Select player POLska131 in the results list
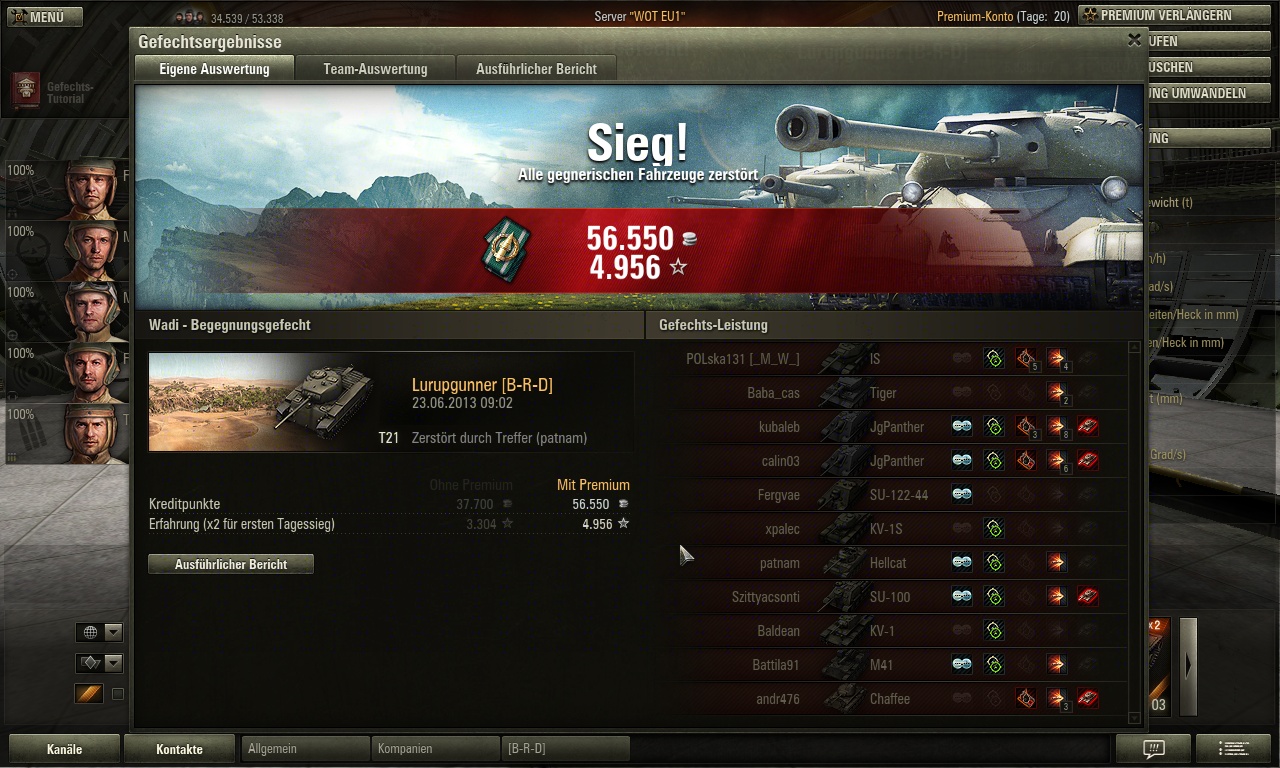The width and height of the screenshot is (1280, 768). coord(743,359)
